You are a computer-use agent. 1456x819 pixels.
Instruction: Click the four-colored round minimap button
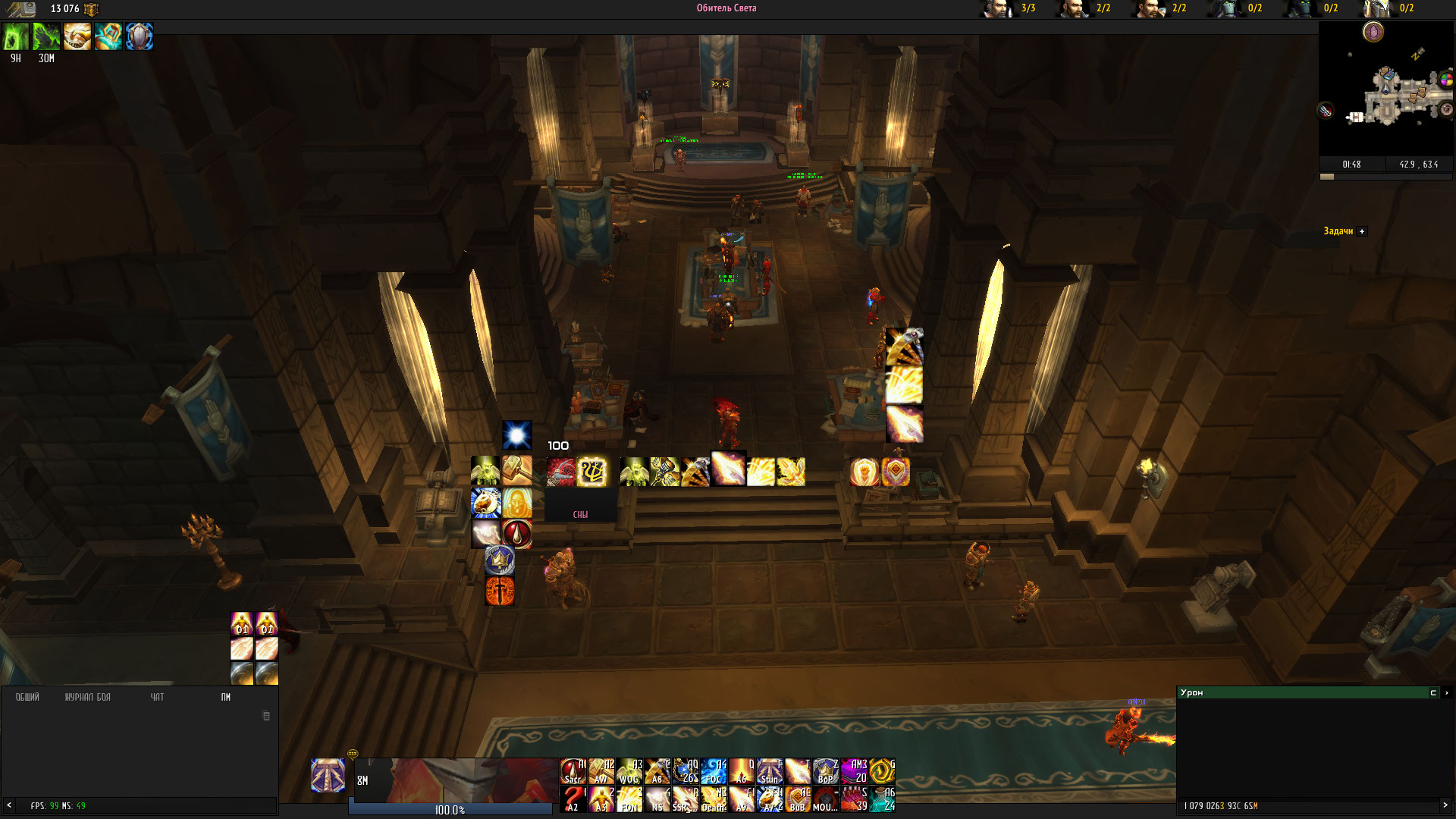click(x=1446, y=80)
